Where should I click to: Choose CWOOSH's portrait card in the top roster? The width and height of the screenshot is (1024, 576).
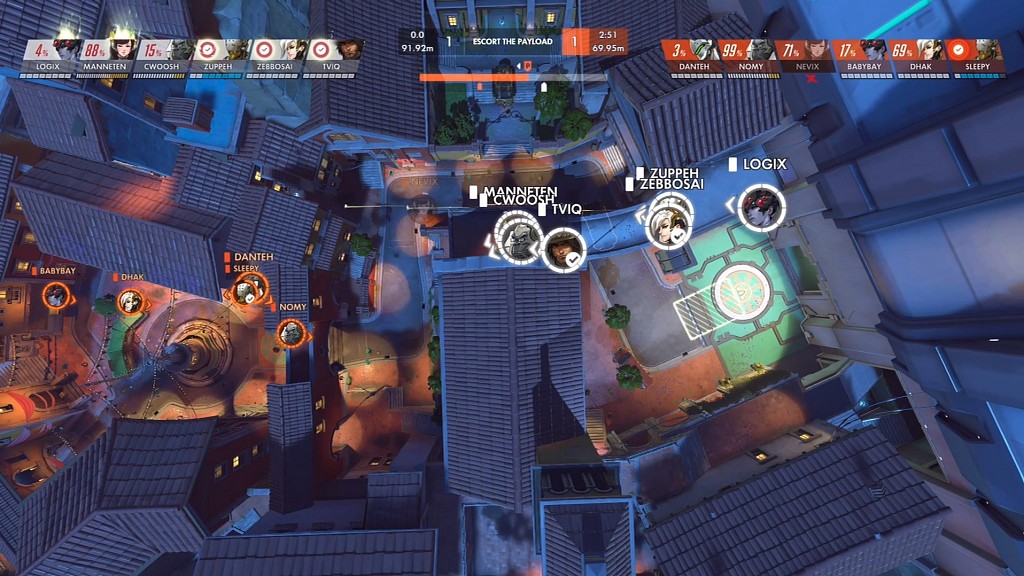coord(166,55)
